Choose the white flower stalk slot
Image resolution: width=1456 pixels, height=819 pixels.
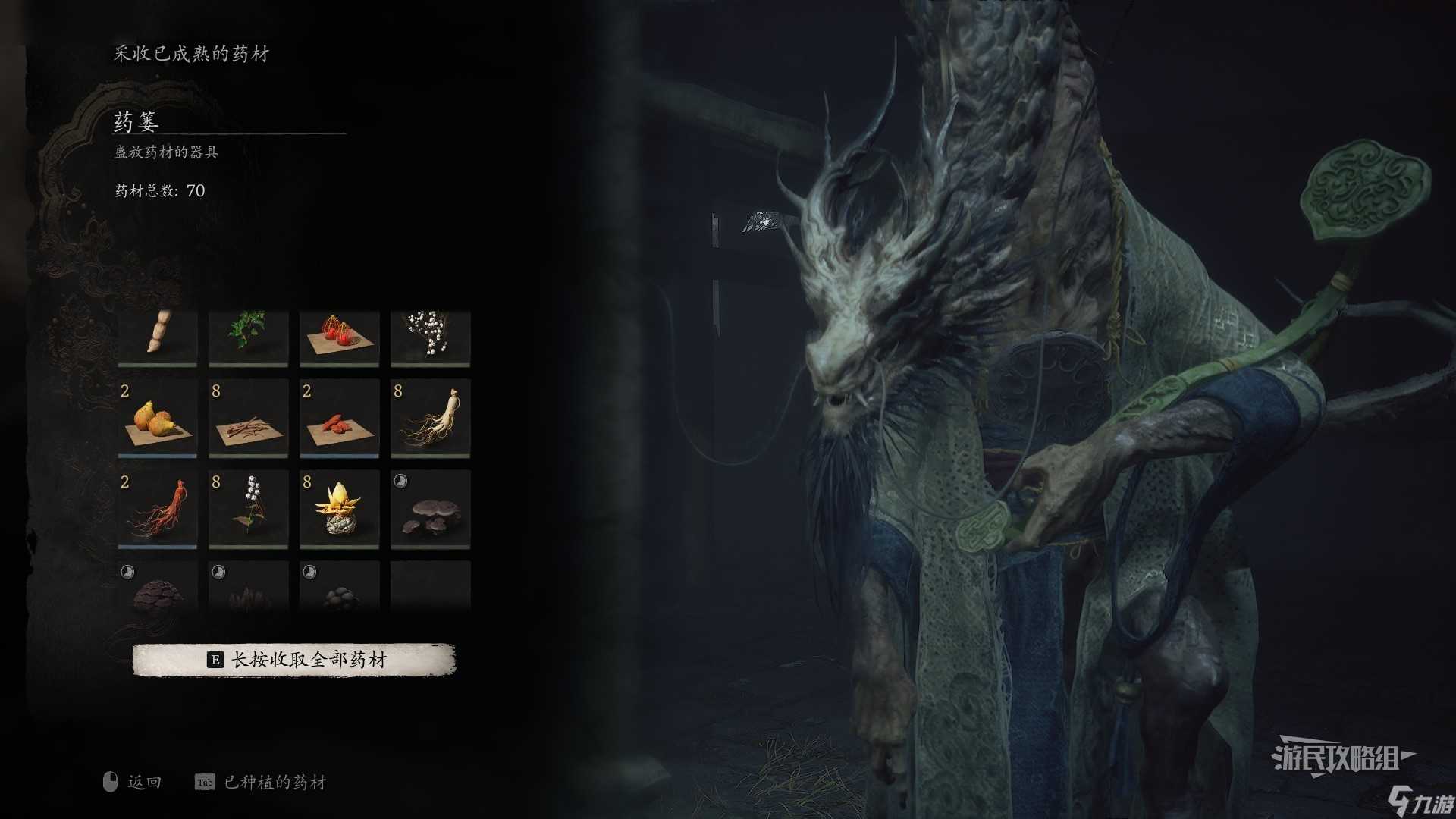click(249, 509)
